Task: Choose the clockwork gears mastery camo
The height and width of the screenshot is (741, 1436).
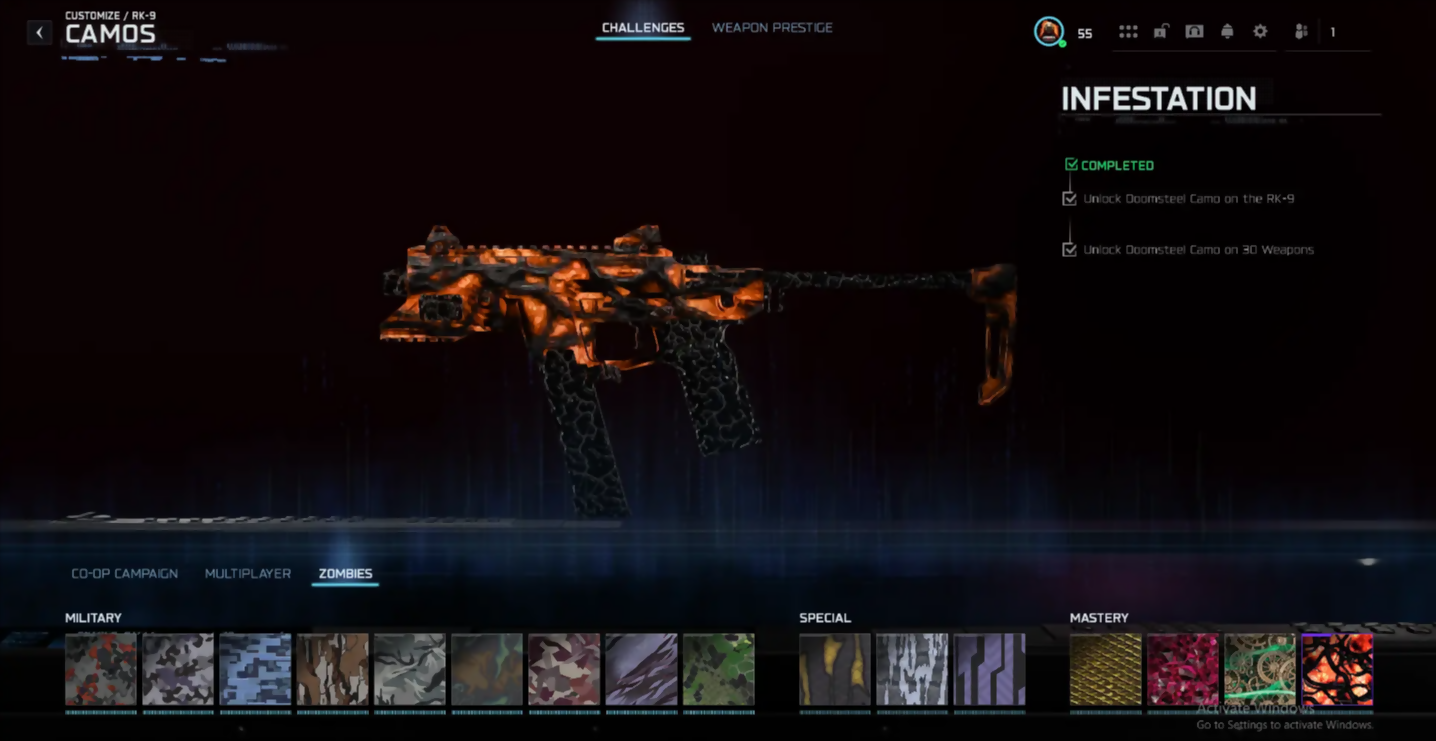Action: pos(1260,669)
